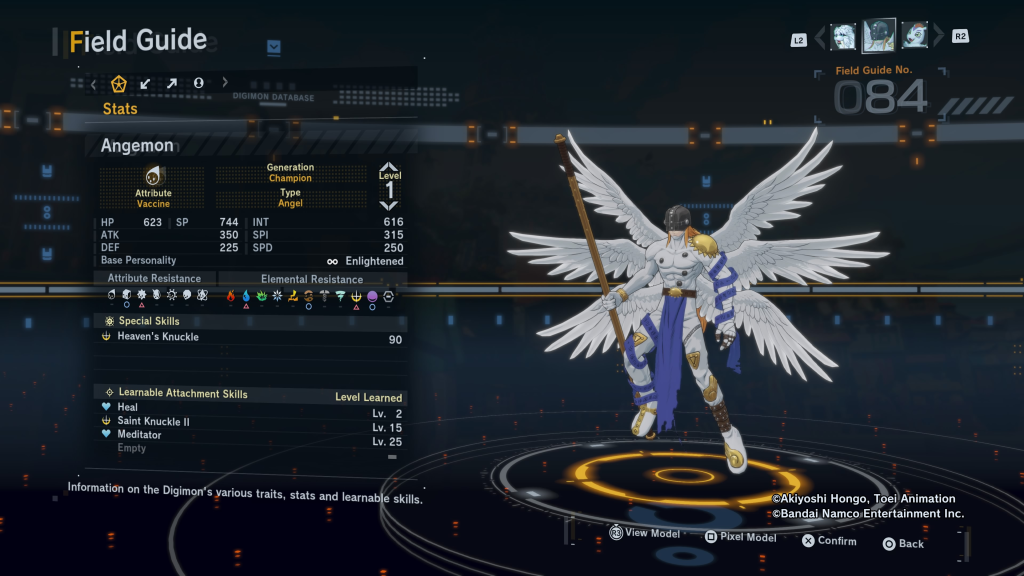Select the pentagon Stats tab icon
This screenshot has width=1024, height=576.
[119, 83]
